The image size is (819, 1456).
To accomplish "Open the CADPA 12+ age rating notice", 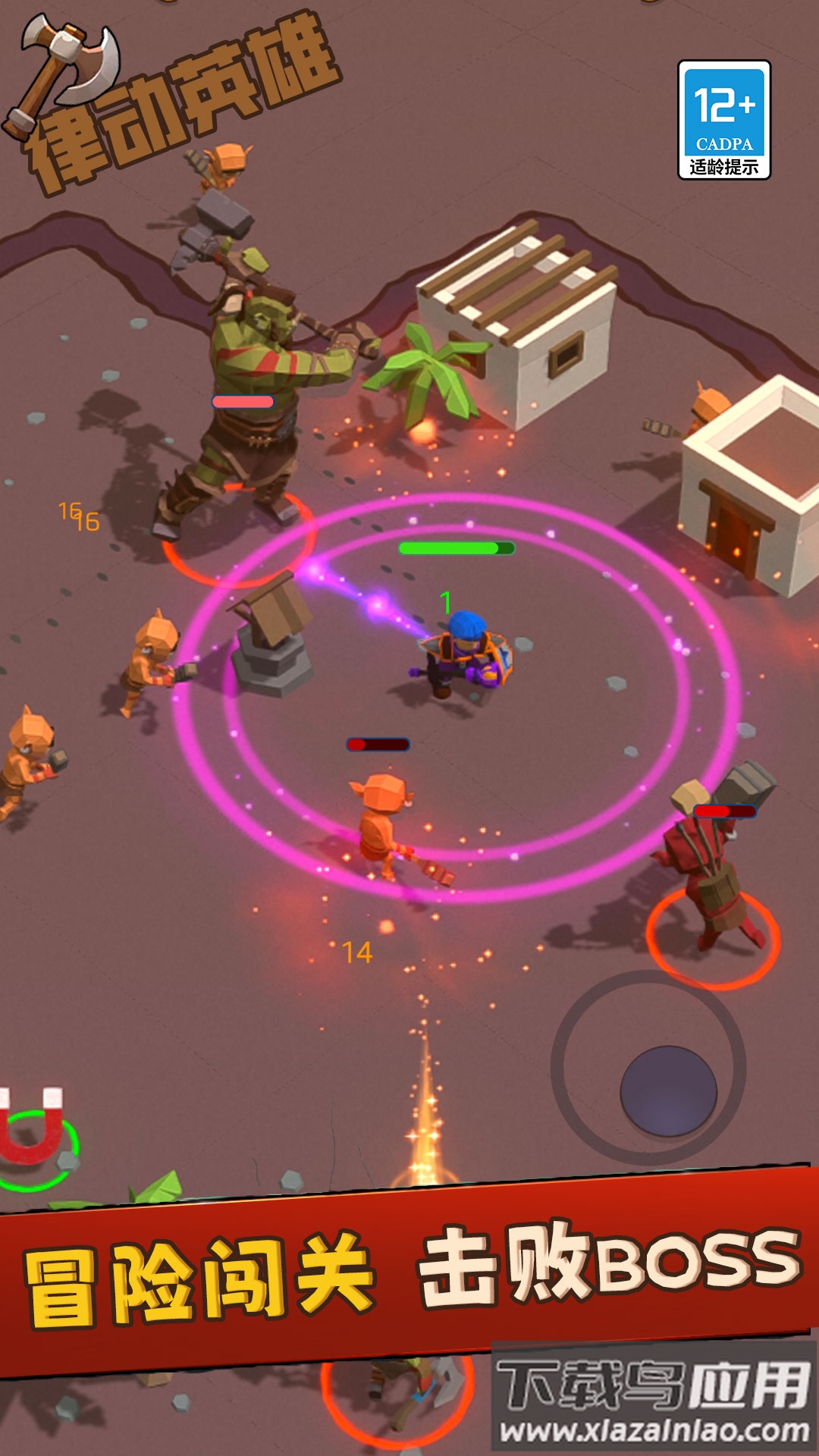I will (724, 120).
